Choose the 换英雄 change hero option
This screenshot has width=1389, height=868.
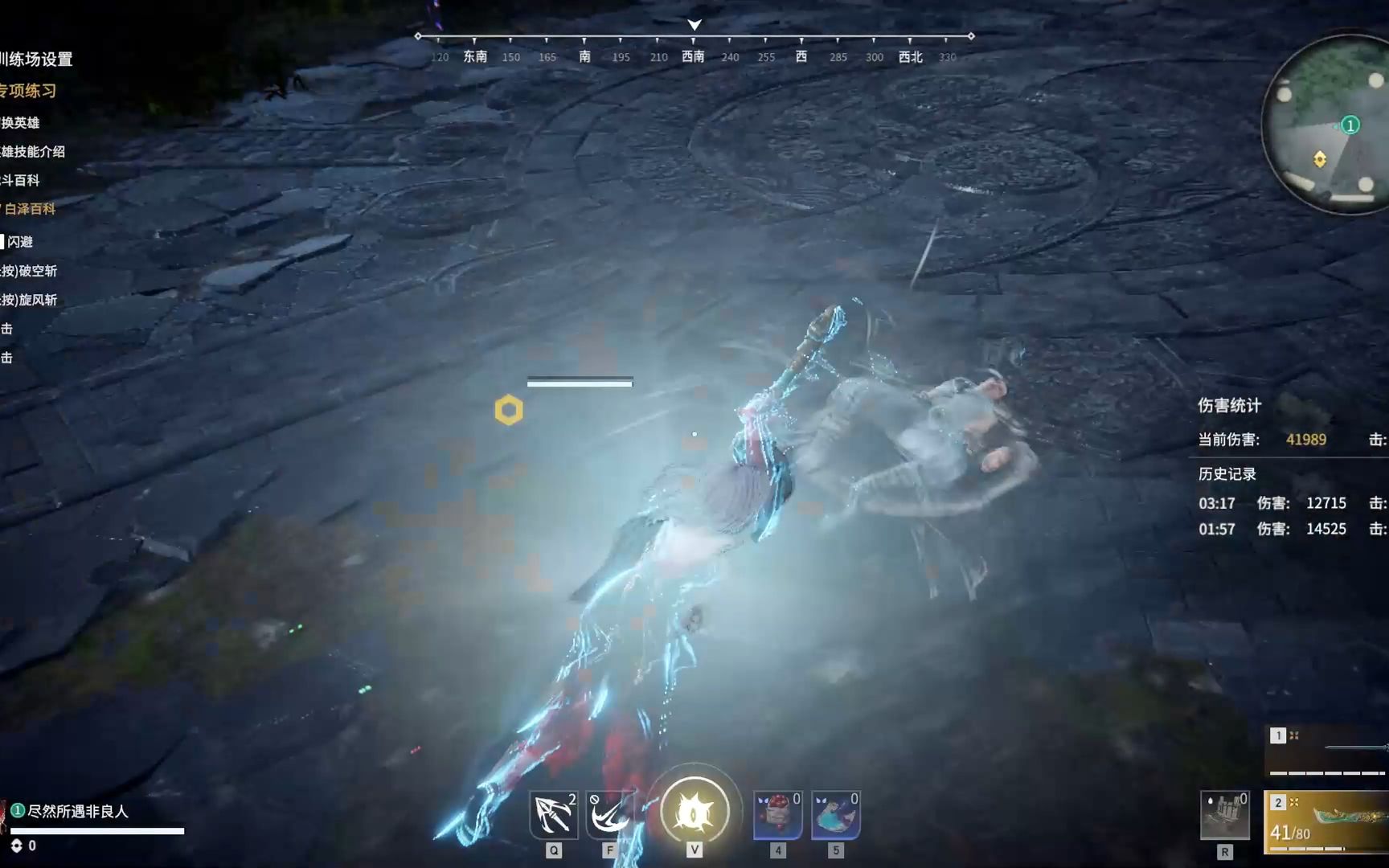[21, 122]
